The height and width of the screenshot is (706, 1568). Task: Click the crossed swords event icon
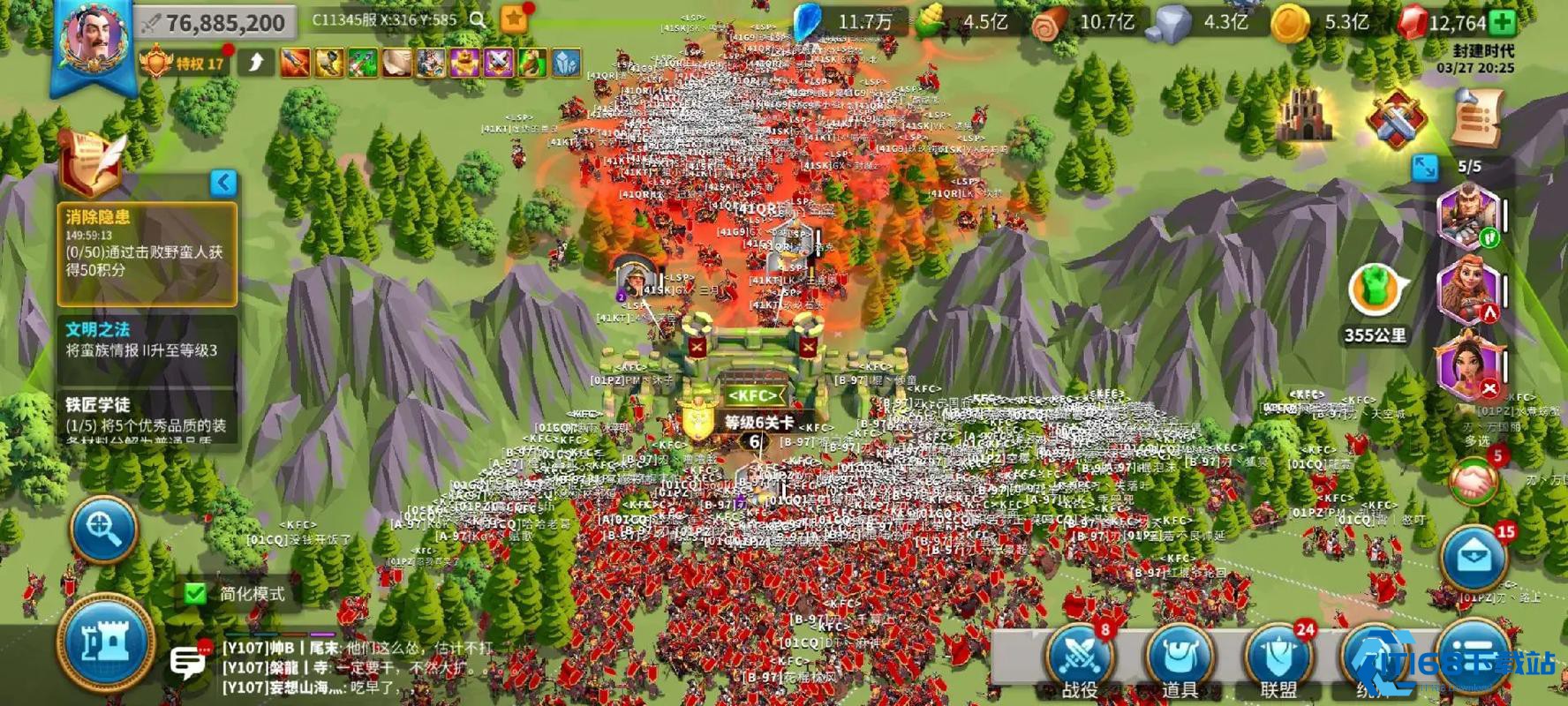click(x=1395, y=119)
